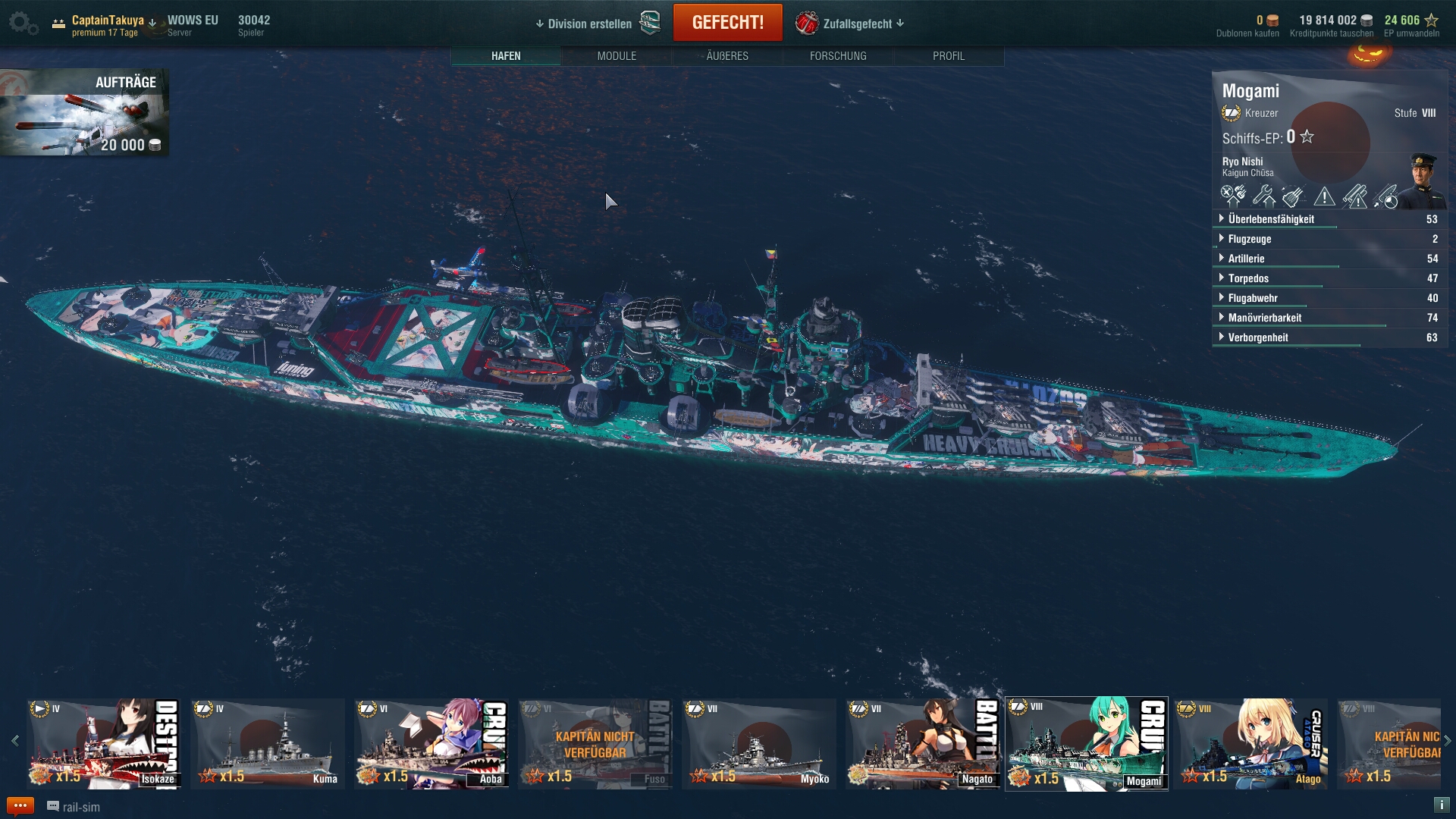This screenshot has width=1456, height=819.
Task: Select the Atago ship in the carousel
Action: pyautogui.click(x=1250, y=743)
